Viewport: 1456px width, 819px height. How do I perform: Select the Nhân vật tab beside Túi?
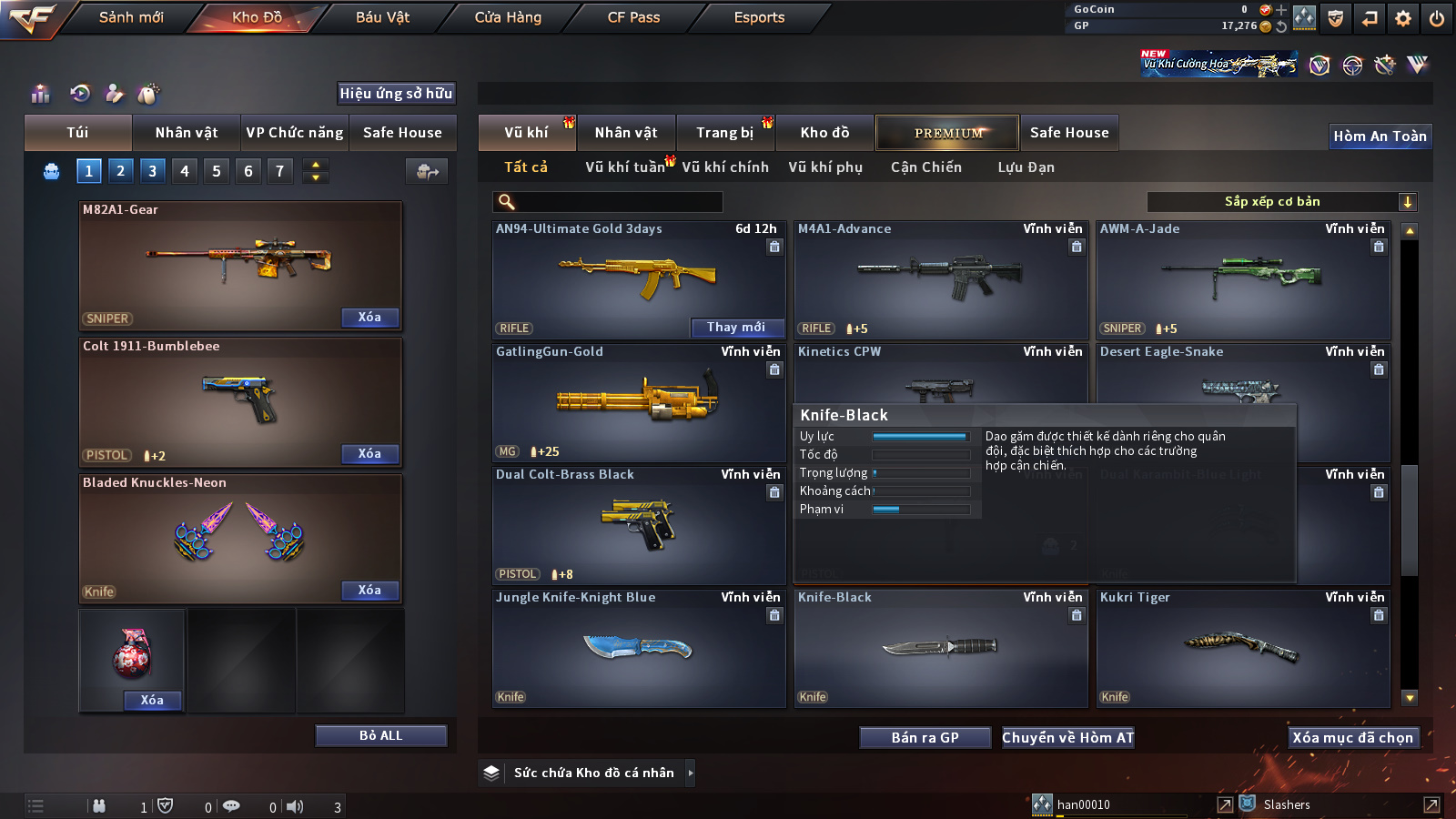(x=187, y=133)
